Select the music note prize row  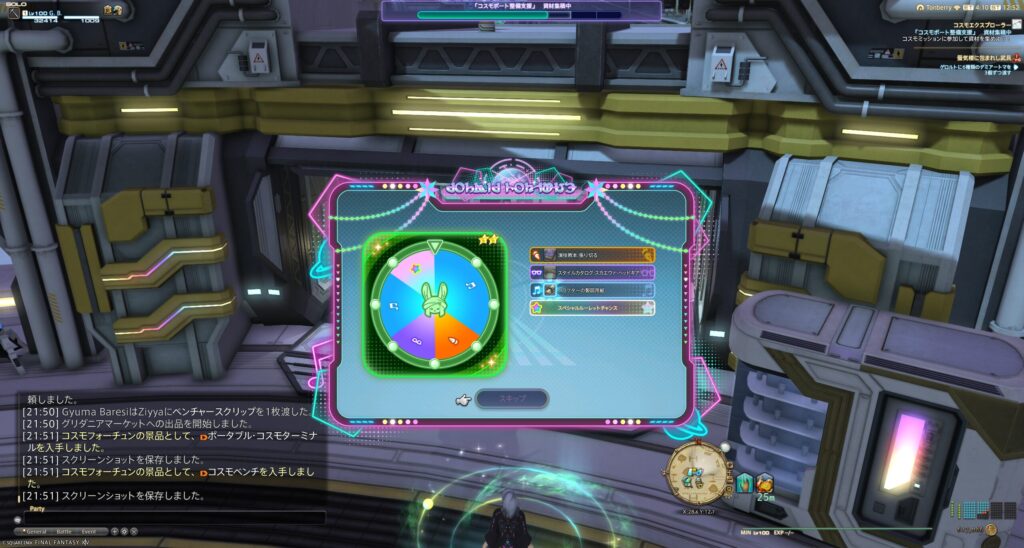592,290
